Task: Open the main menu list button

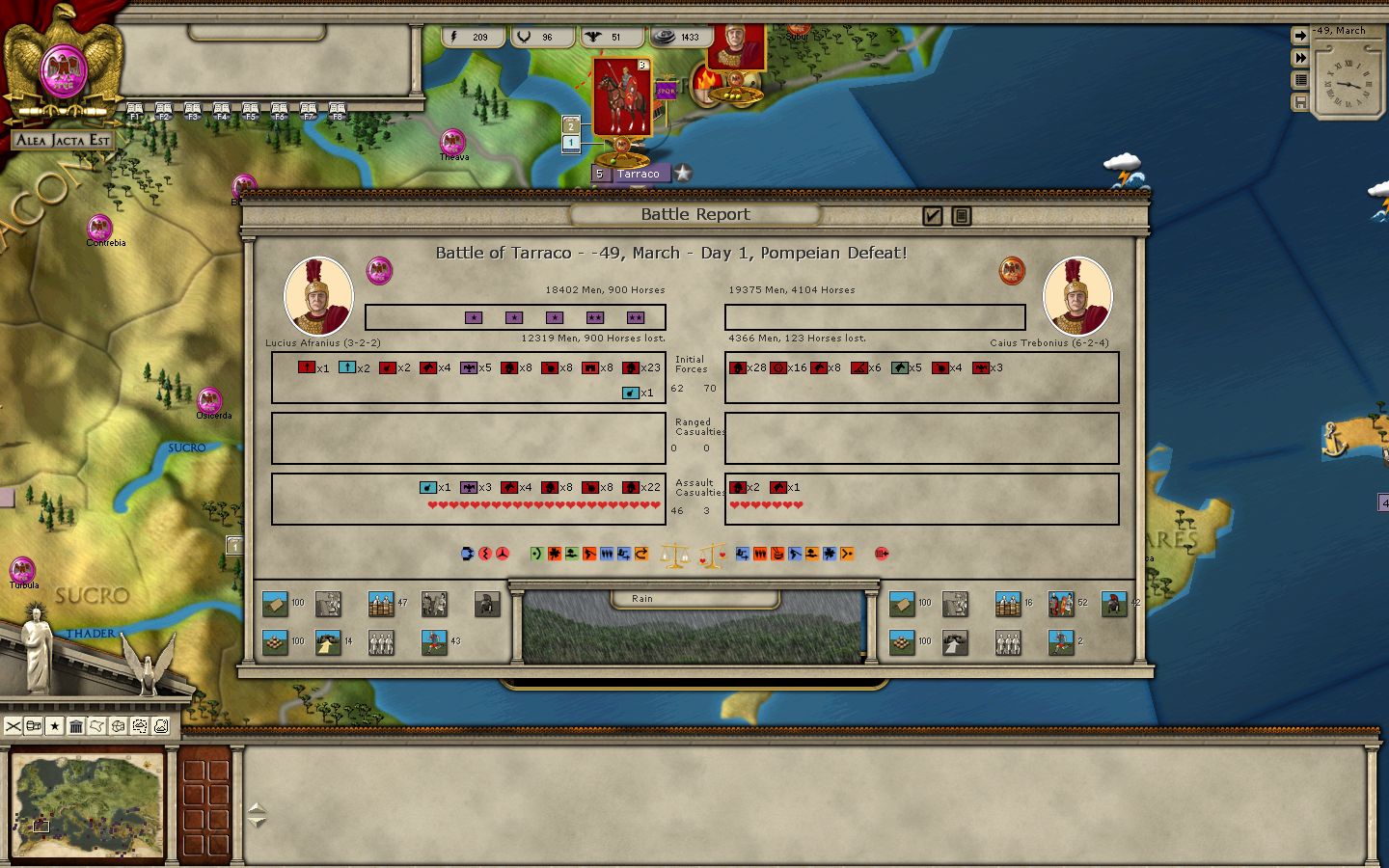Action: 1300,80
